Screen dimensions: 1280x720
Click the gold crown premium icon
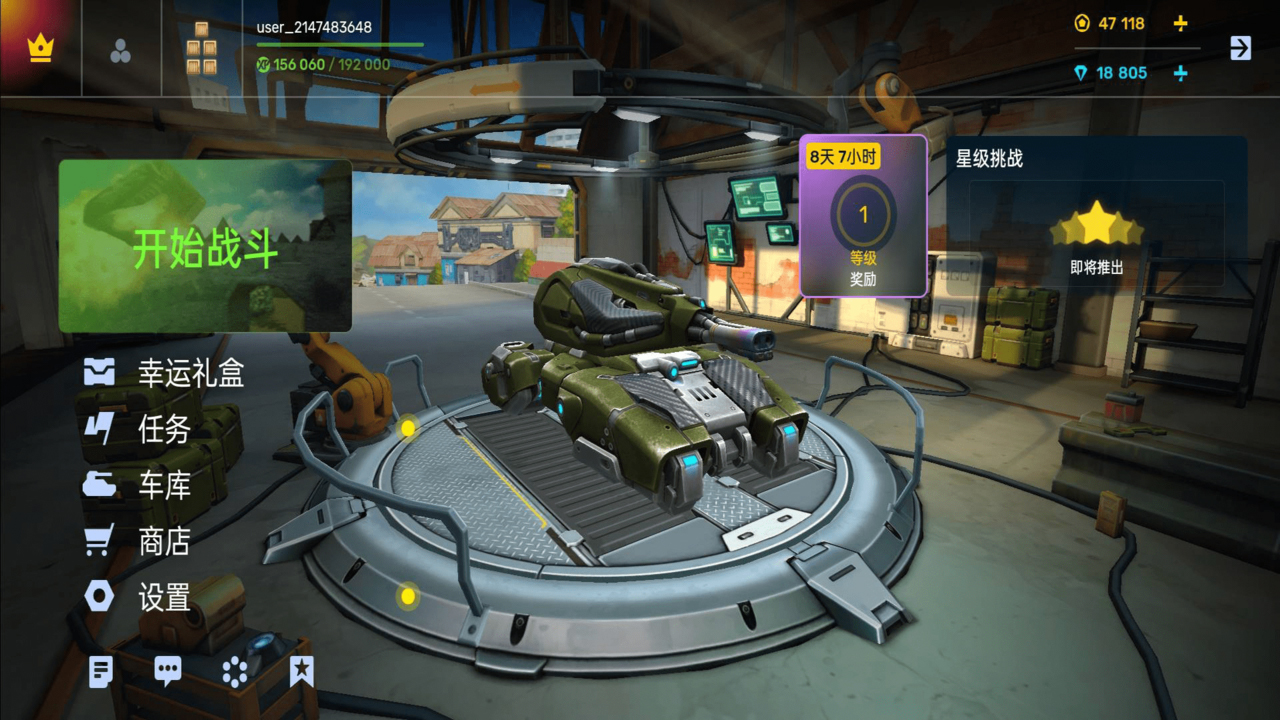tap(40, 48)
